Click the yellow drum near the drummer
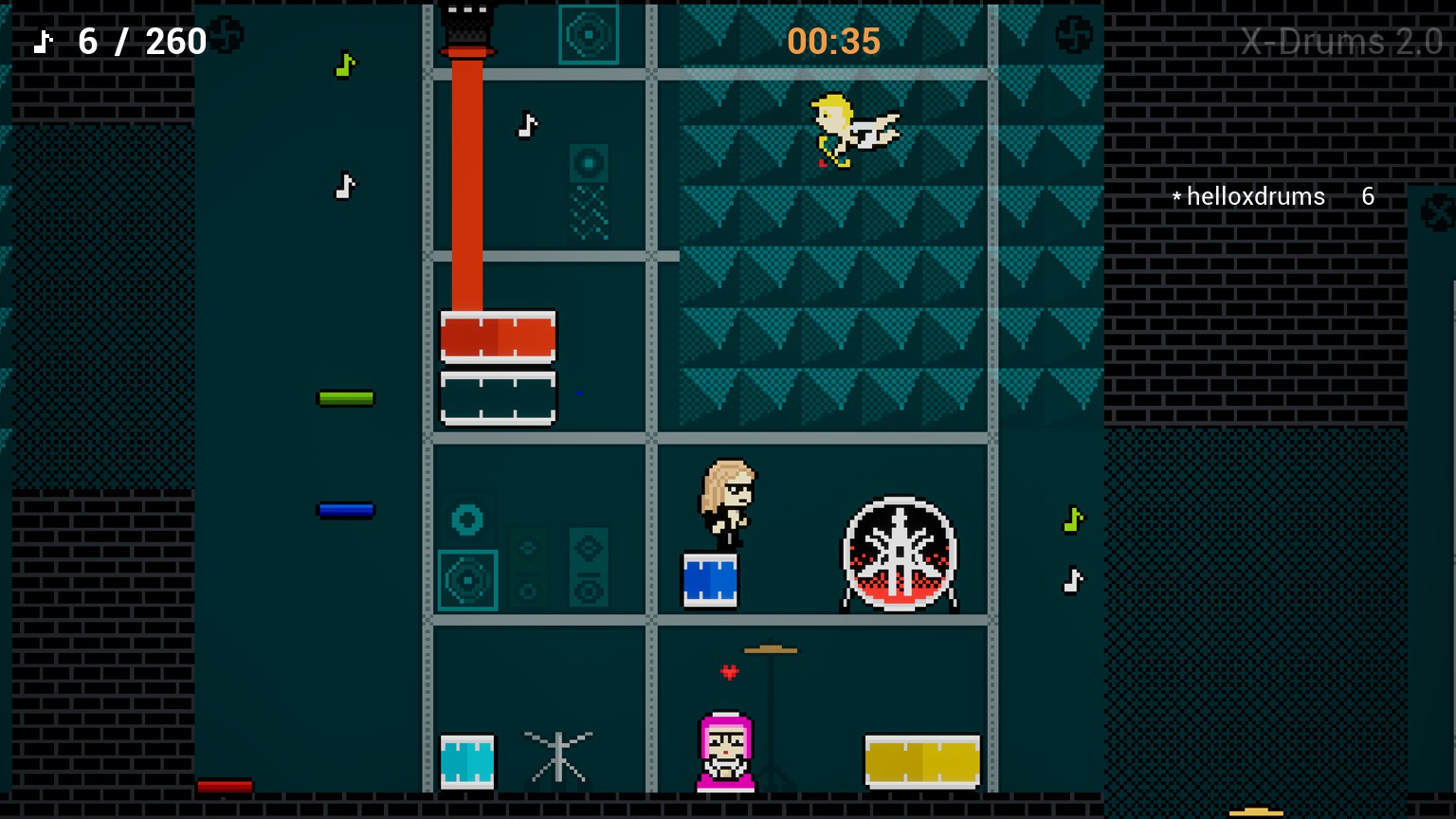This screenshot has width=1456, height=819. pos(920,758)
